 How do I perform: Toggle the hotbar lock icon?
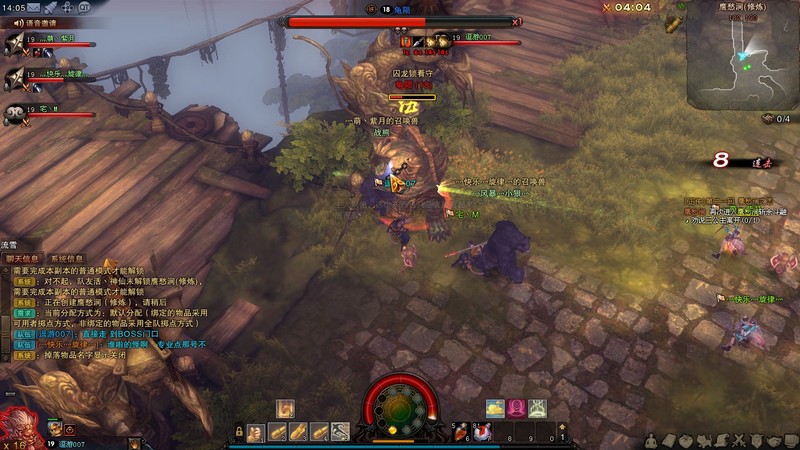coord(240,432)
